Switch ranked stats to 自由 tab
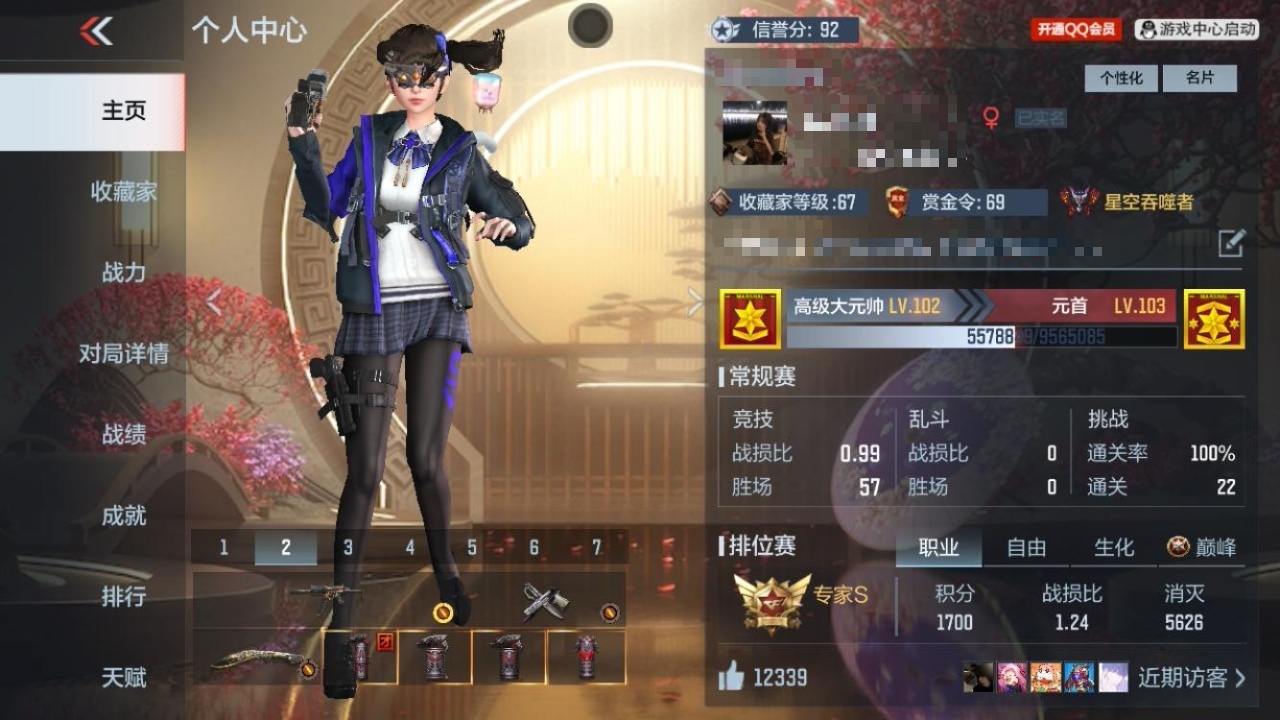Image resolution: width=1280 pixels, height=720 pixels. pos(1026,547)
